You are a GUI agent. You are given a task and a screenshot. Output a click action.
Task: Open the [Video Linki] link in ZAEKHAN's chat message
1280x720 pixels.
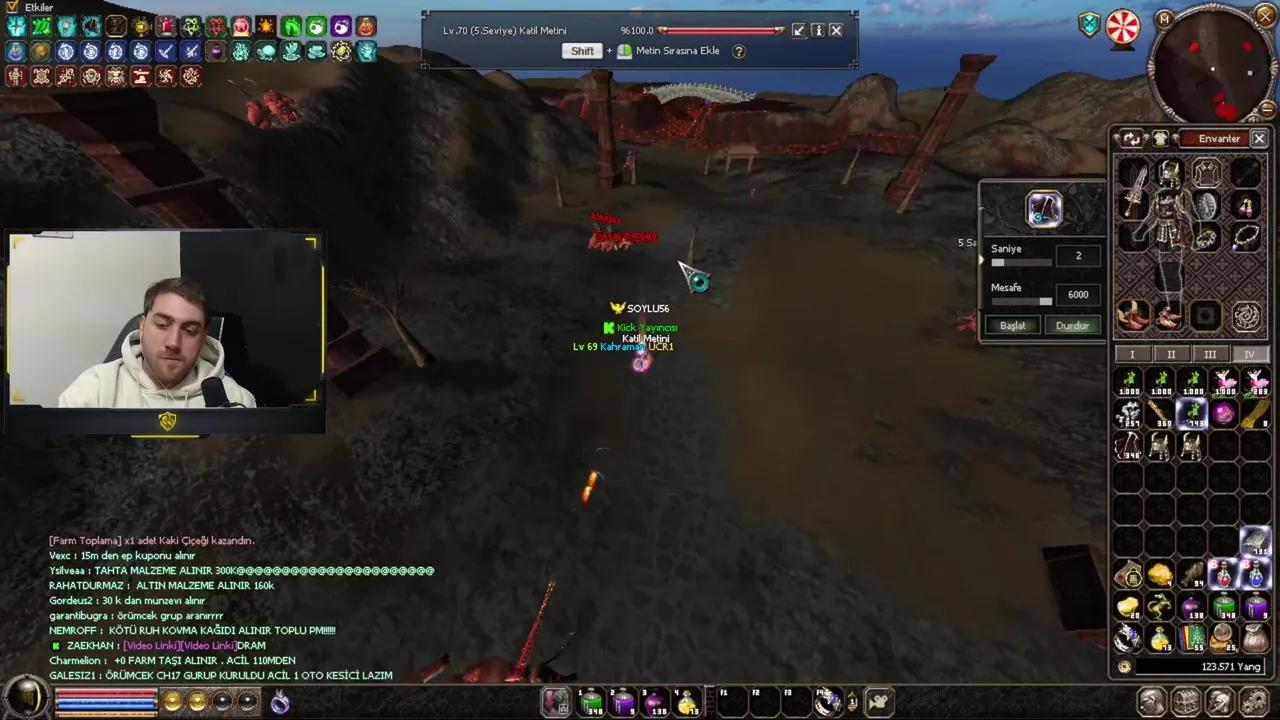click(x=150, y=645)
